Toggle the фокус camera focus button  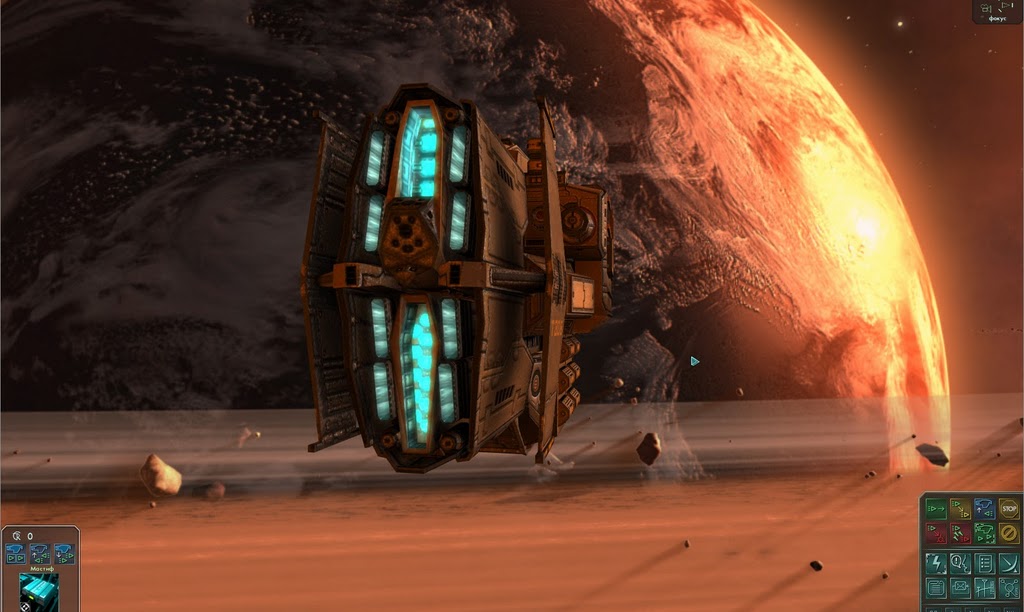coord(999,11)
